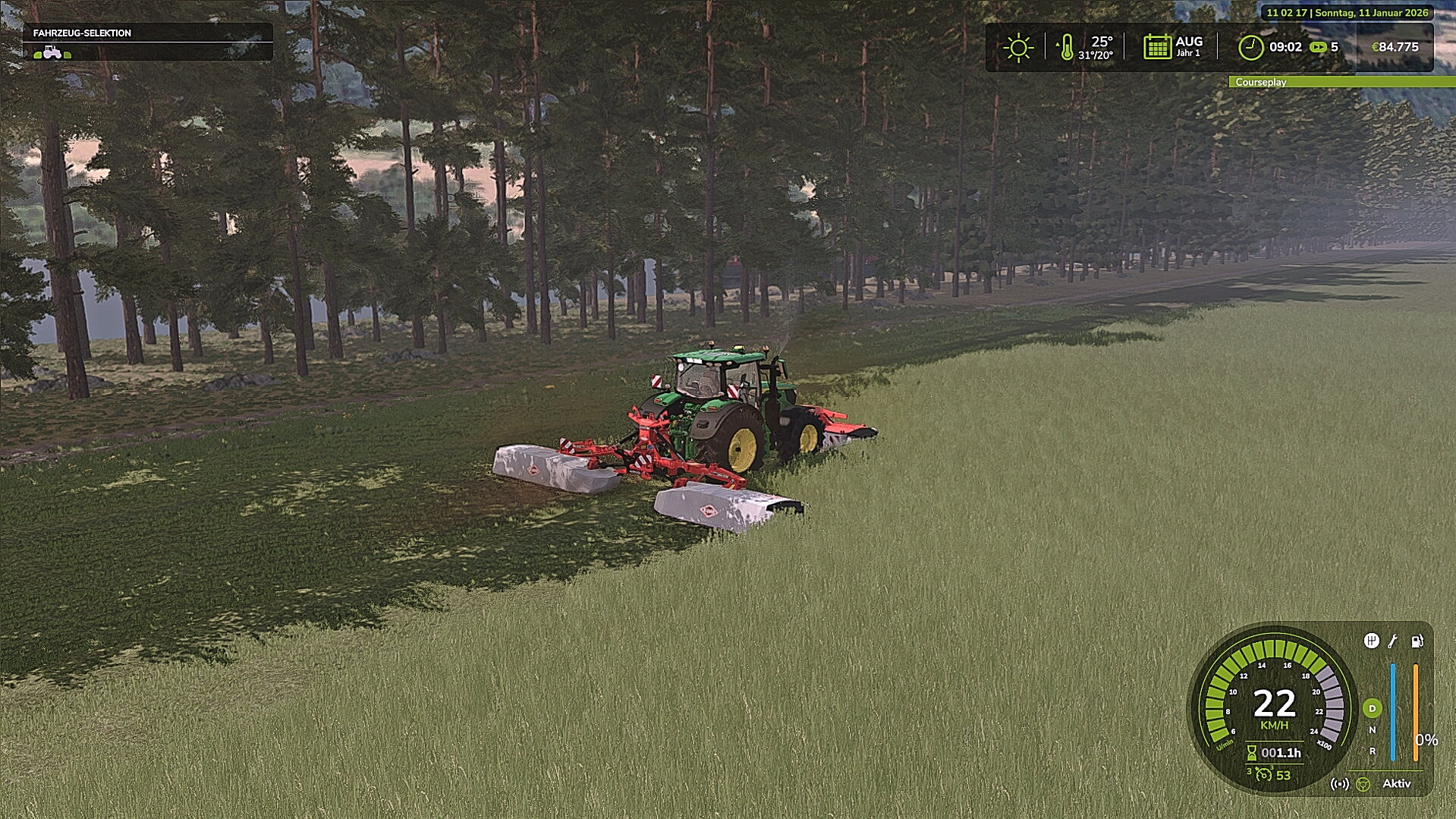Open the AUG calendar icon
Screen dimensions: 1456x819
pos(1158,47)
